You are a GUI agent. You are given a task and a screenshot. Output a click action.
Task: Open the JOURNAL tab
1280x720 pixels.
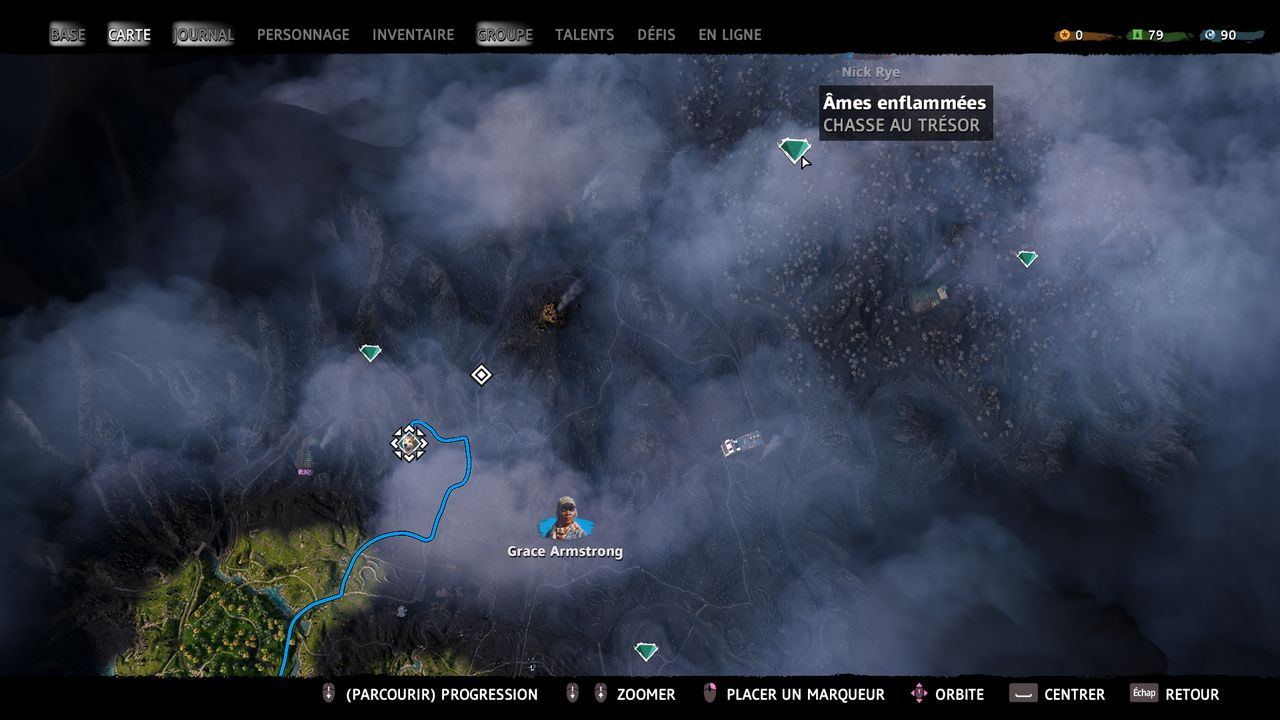(x=204, y=35)
